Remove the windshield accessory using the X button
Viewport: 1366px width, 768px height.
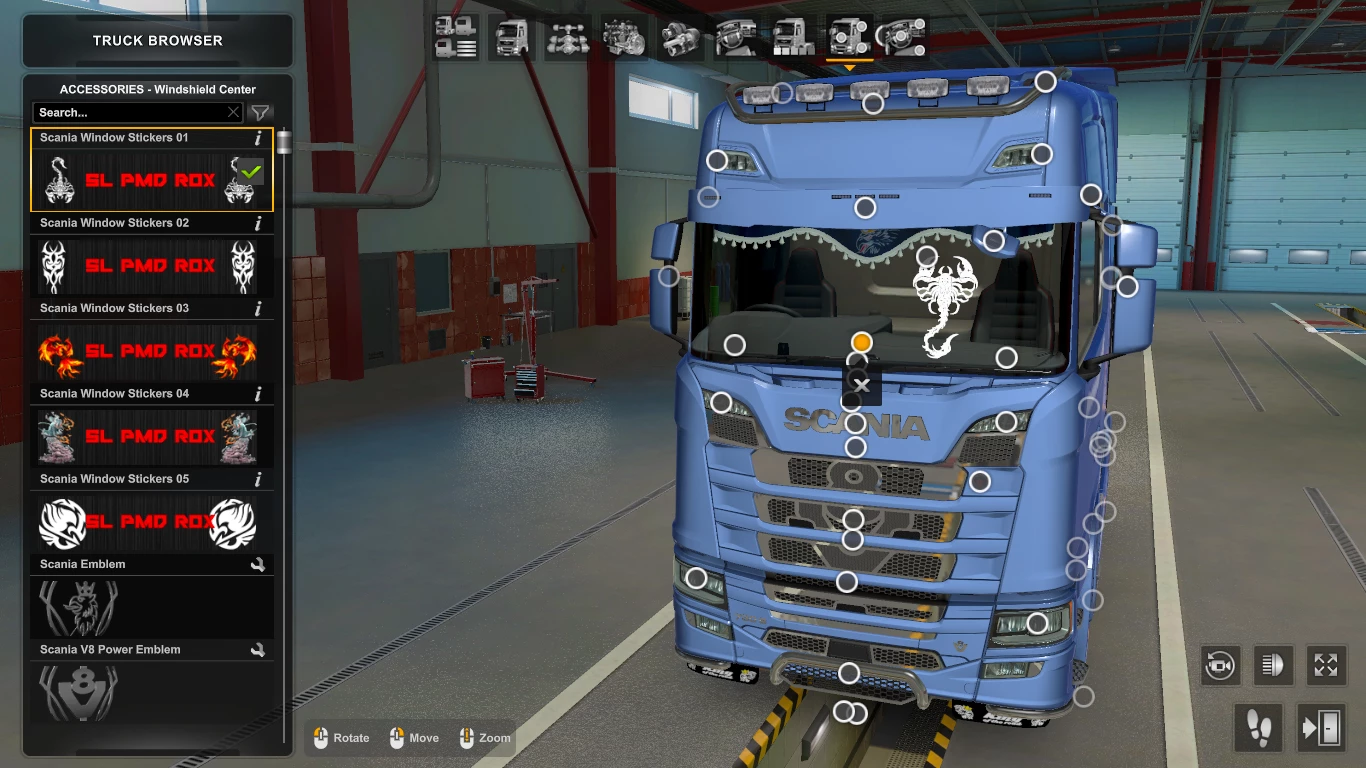861,385
